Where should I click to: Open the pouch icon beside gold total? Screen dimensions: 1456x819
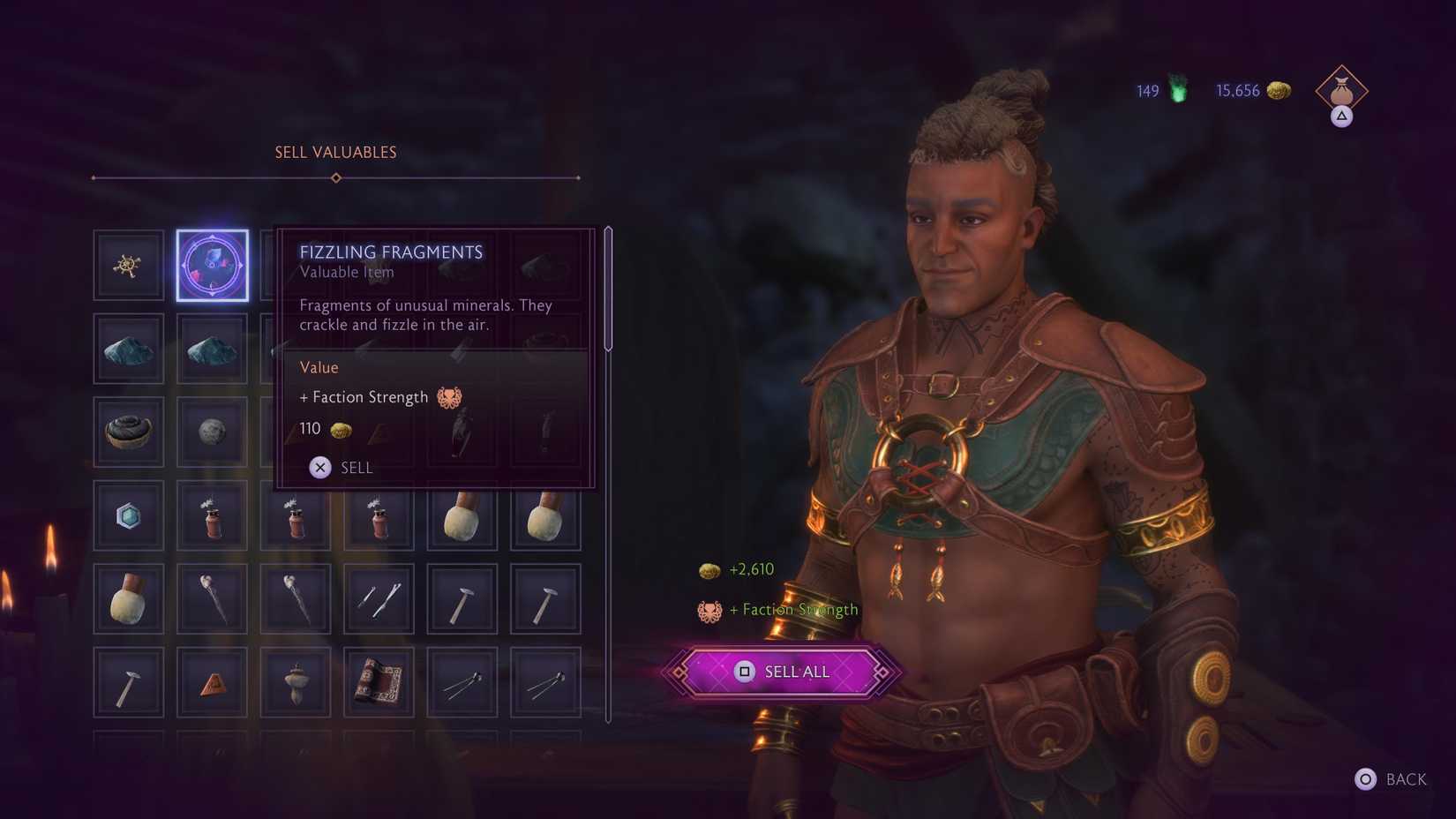point(1341,91)
